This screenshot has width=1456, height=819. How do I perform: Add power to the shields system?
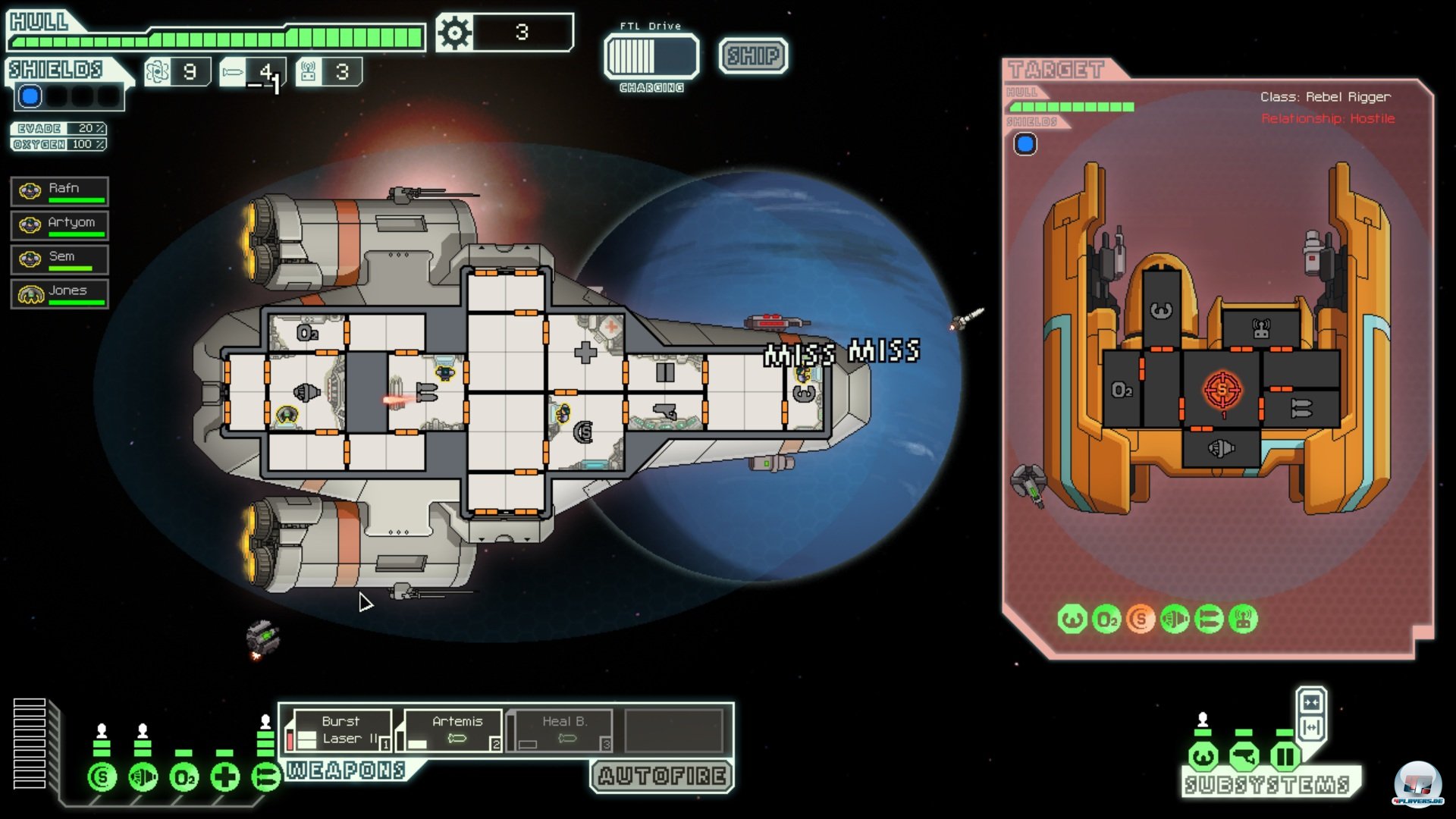pos(102,777)
